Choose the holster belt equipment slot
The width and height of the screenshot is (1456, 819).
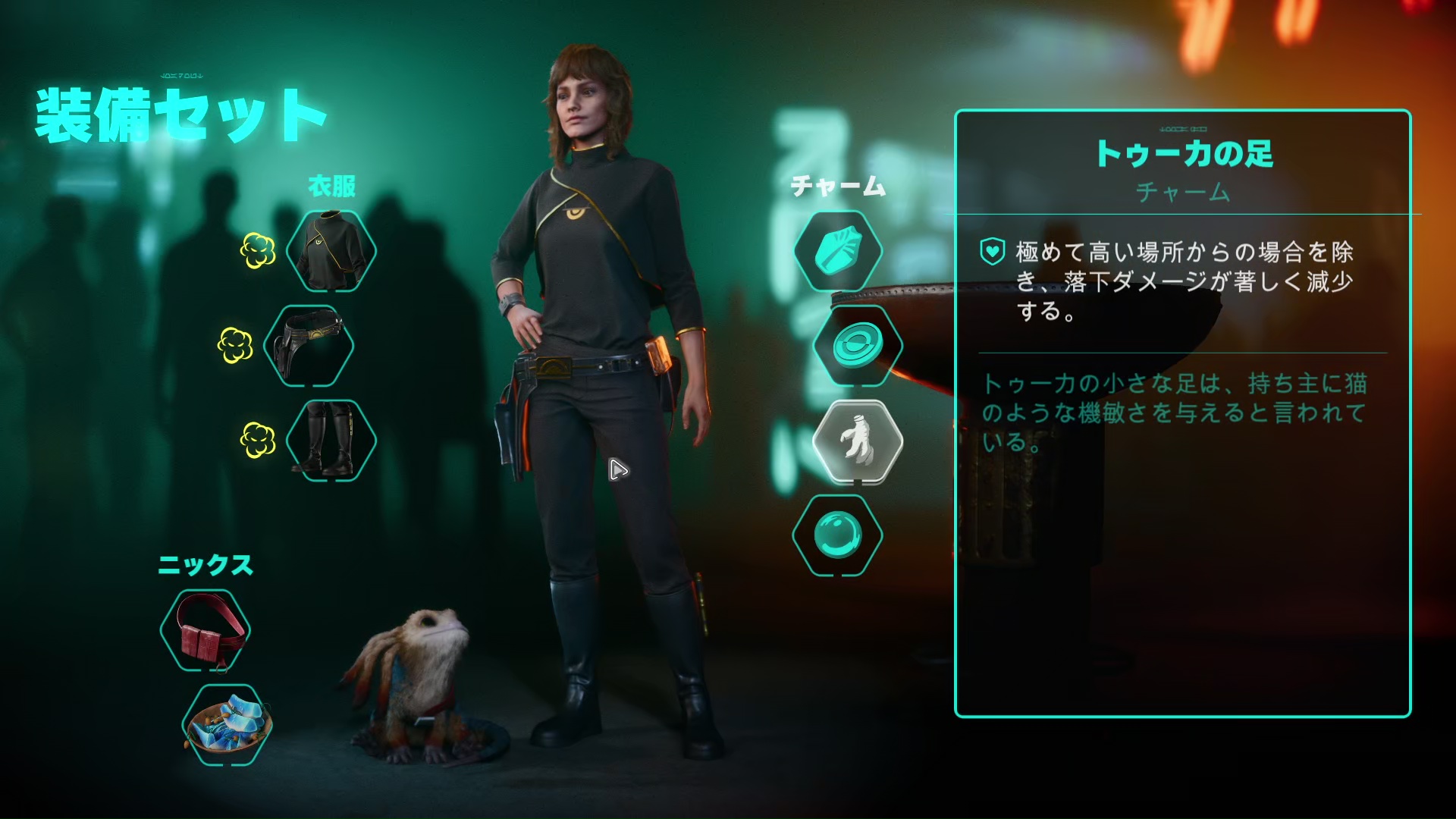click(x=309, y=346)
